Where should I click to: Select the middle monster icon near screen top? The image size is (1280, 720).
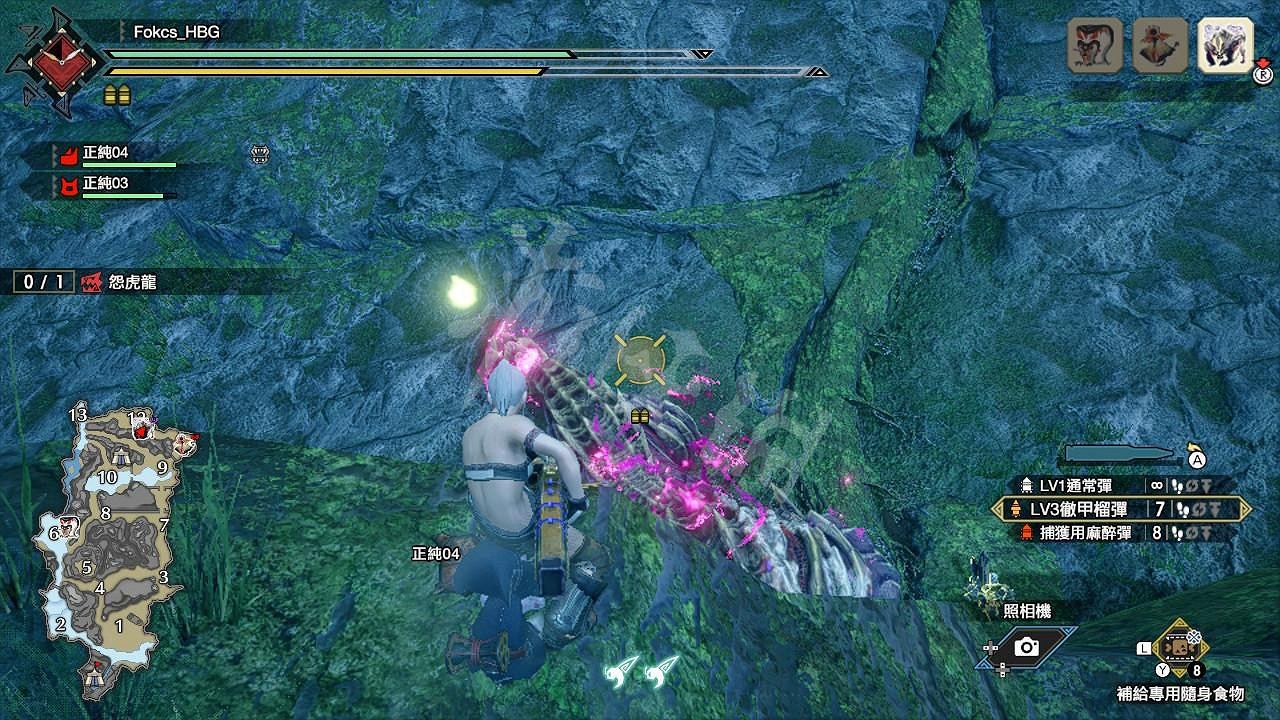point(1161,45)
